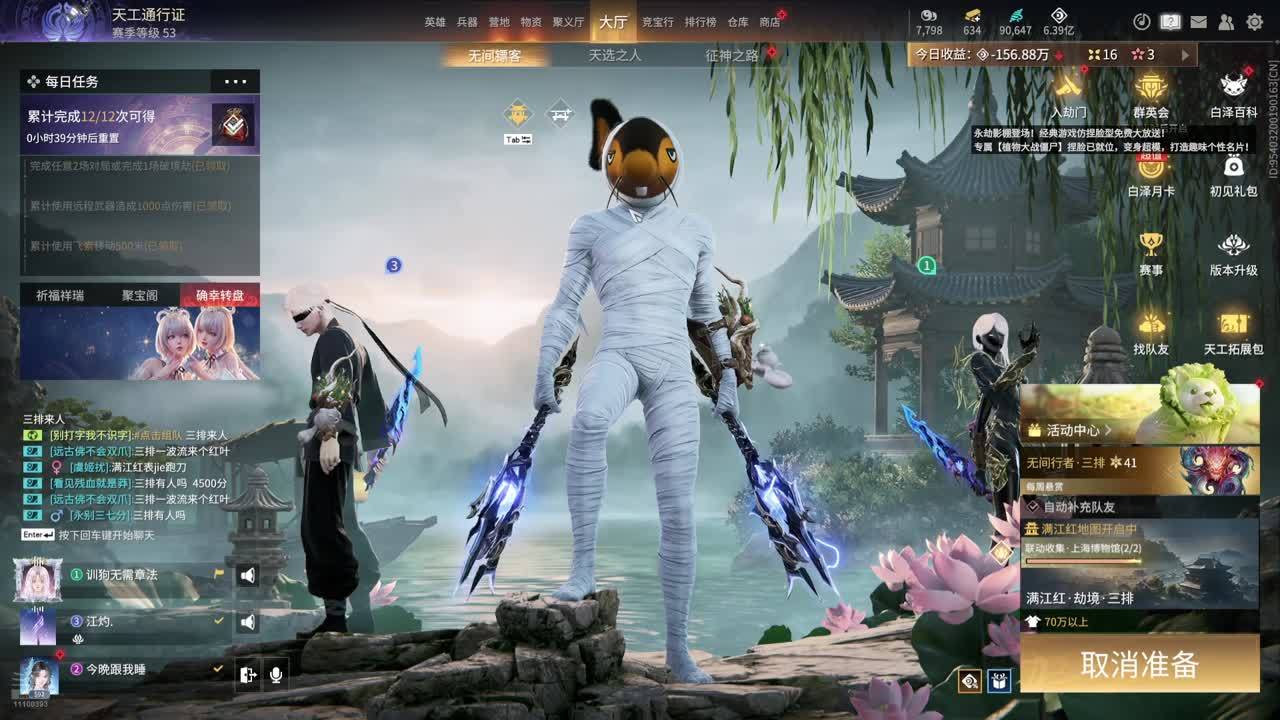The width and height of the screenshot is (1280, 720).
Task: Open the 赛事 tournament icon
Action: click(x=1151, y=253)
